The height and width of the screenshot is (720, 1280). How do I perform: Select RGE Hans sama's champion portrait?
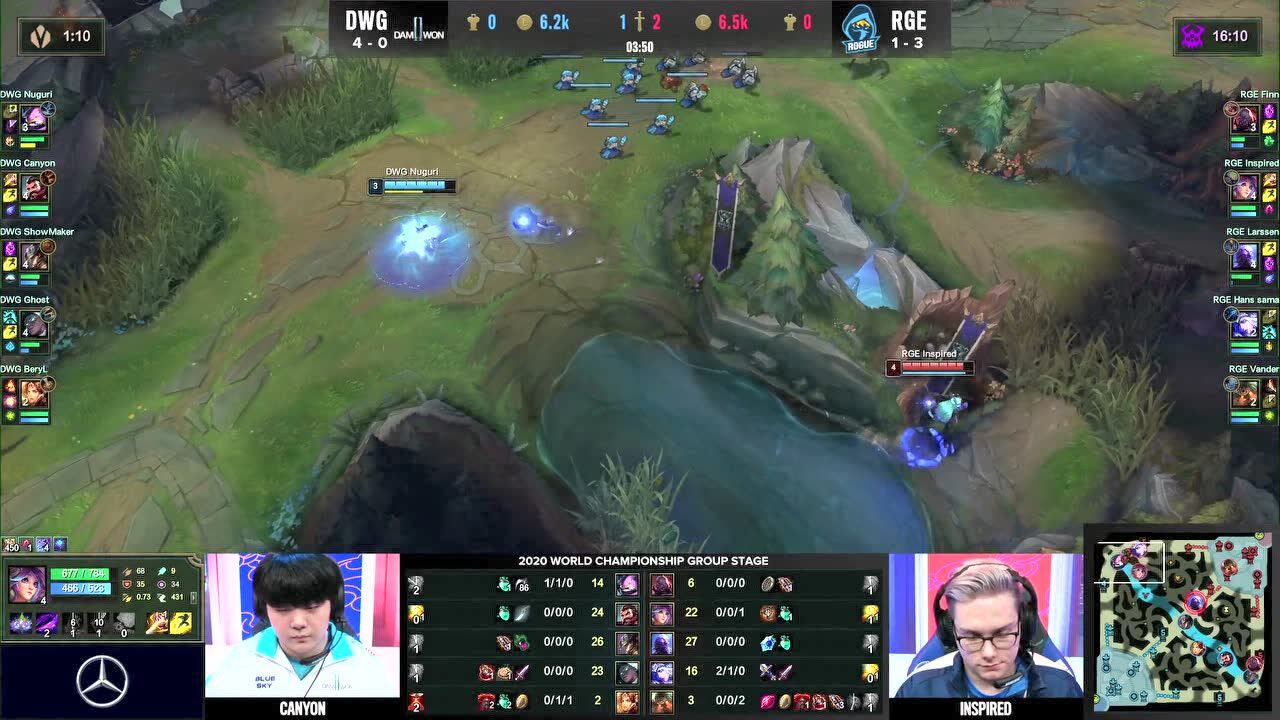[1245, 326]
